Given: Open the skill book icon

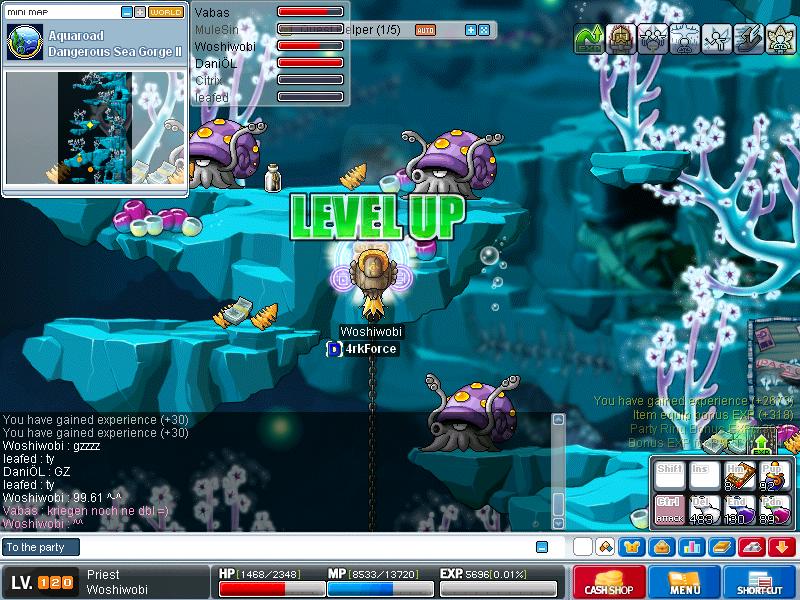Looking at the screenshot, I should click(x=721, y=547).
